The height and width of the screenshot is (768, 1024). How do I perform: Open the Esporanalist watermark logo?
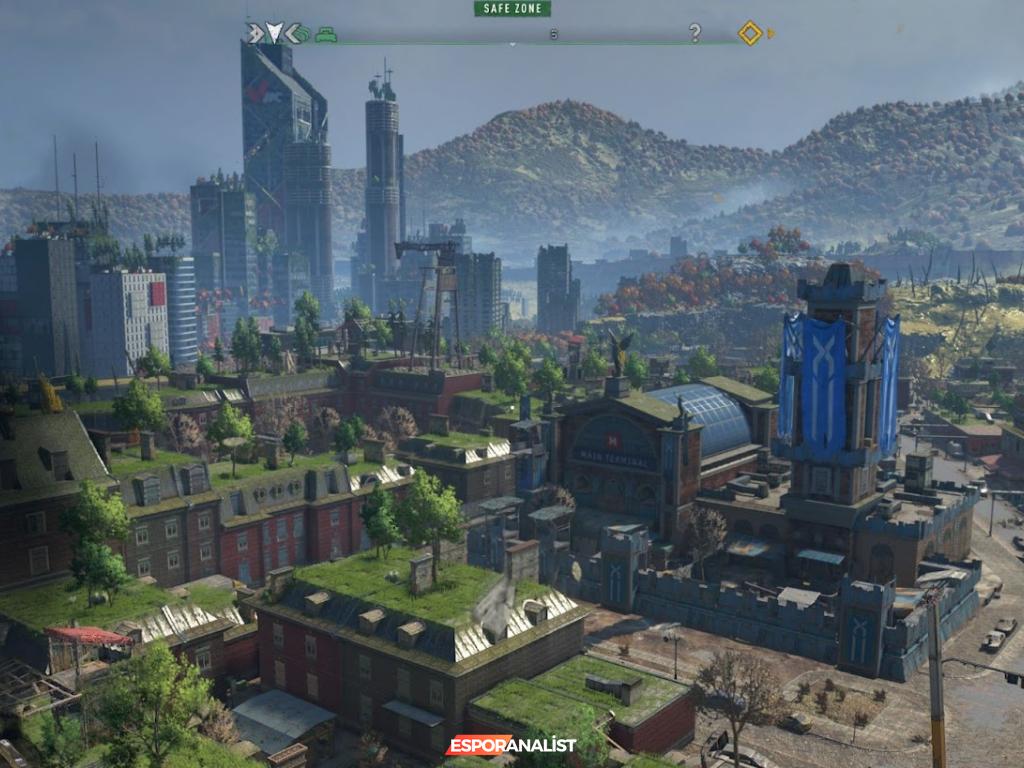(x=512, y=745)
